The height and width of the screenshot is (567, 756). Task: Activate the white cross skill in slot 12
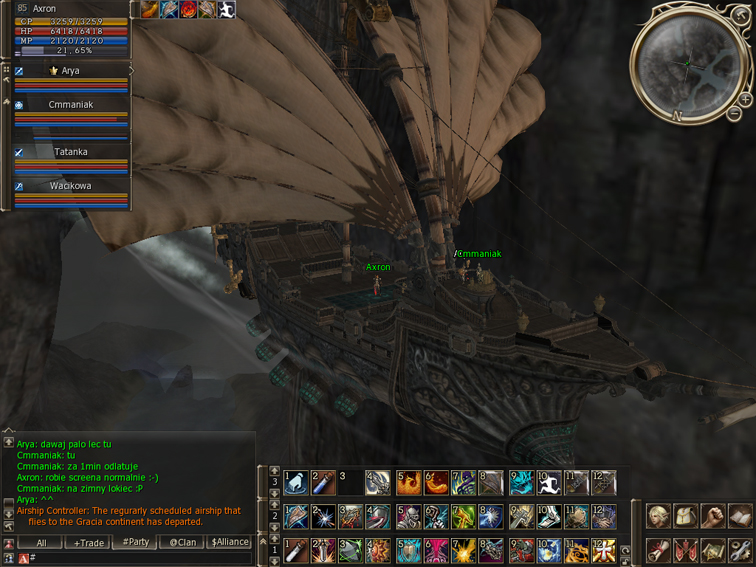point(604,551)
